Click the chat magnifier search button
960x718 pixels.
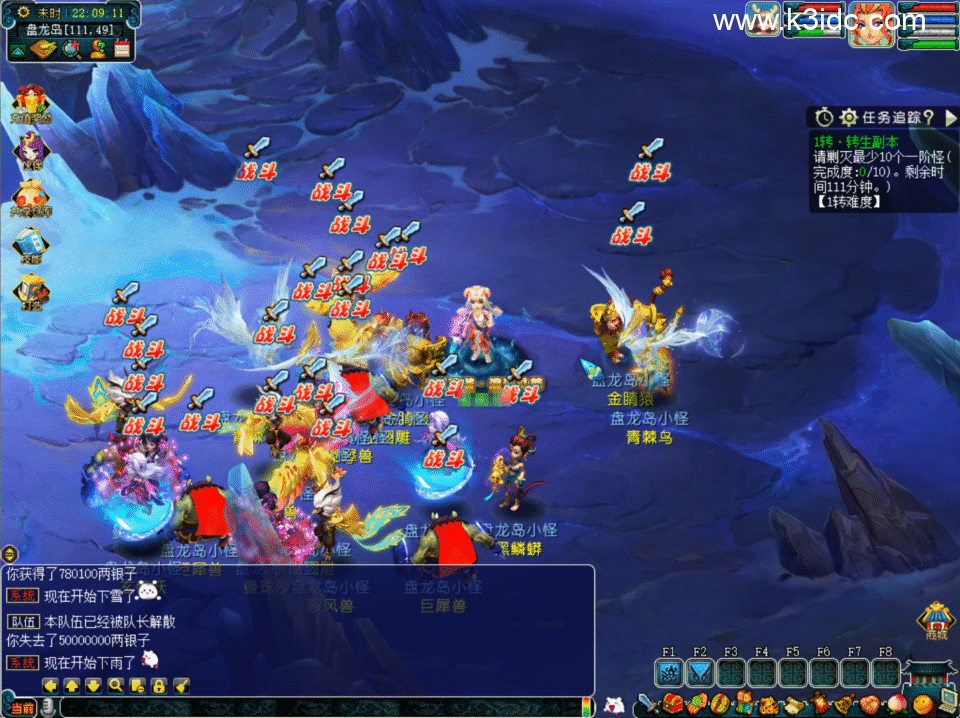115,685
